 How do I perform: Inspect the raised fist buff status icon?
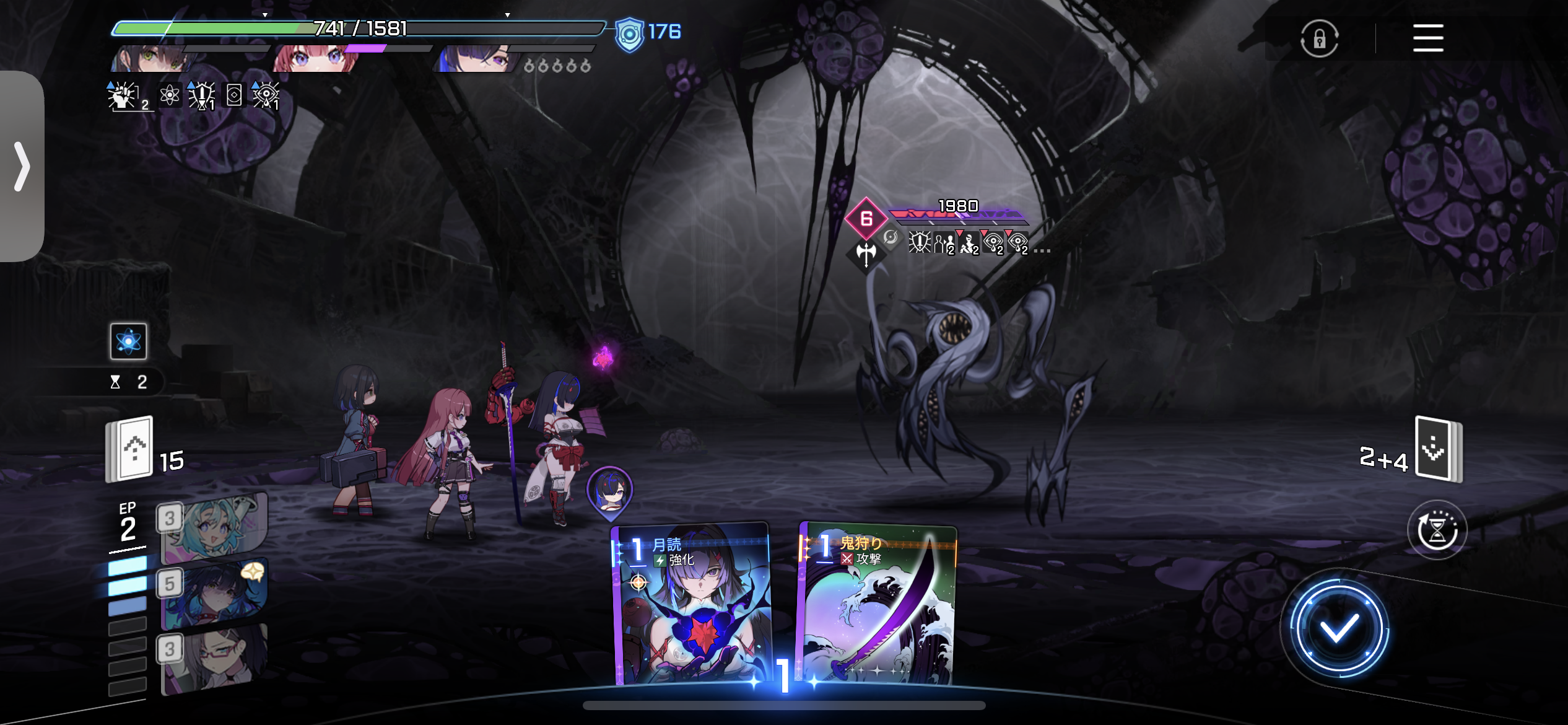[123, 96]
